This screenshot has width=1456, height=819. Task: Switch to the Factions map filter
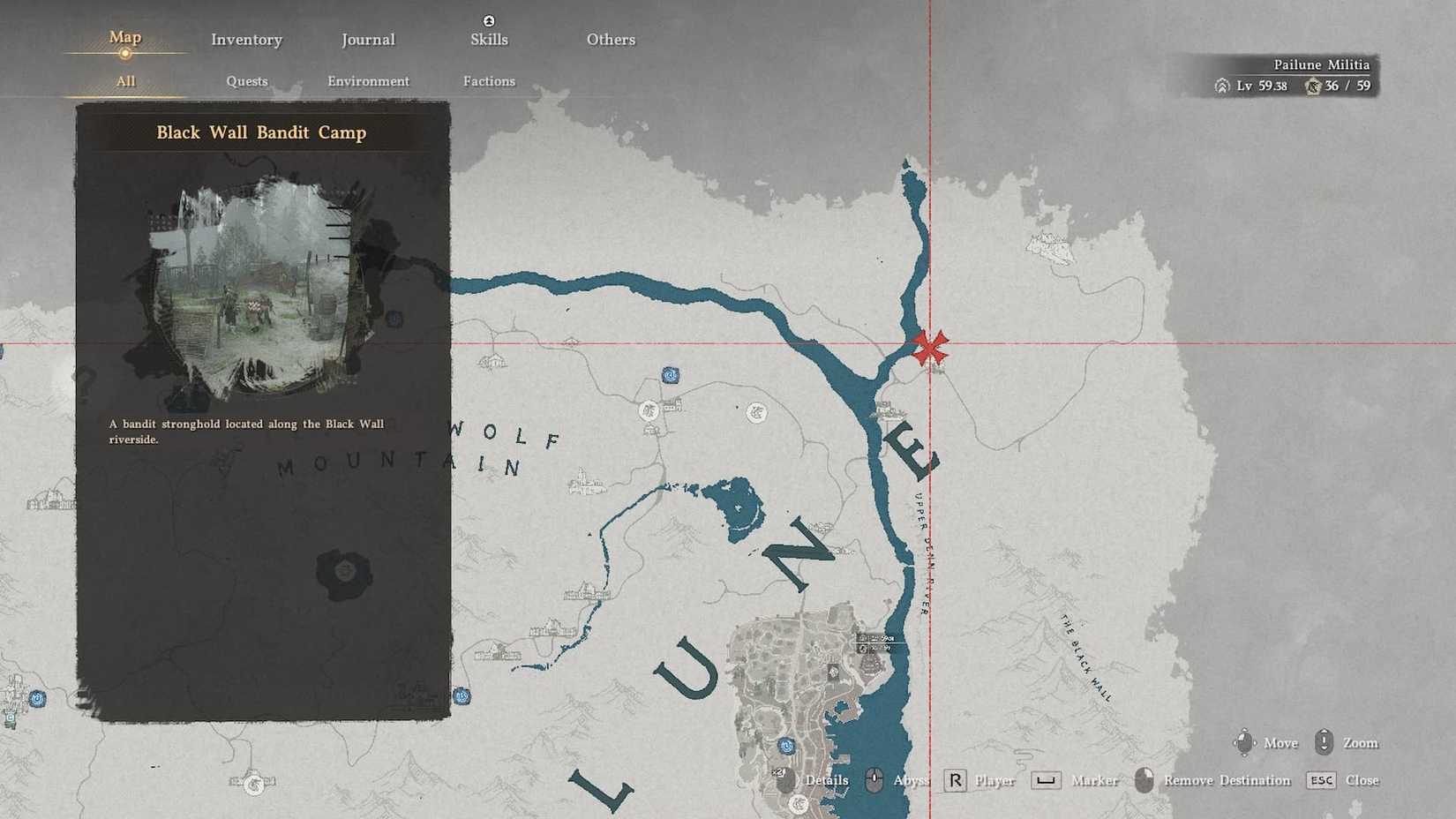pos(489,80)
